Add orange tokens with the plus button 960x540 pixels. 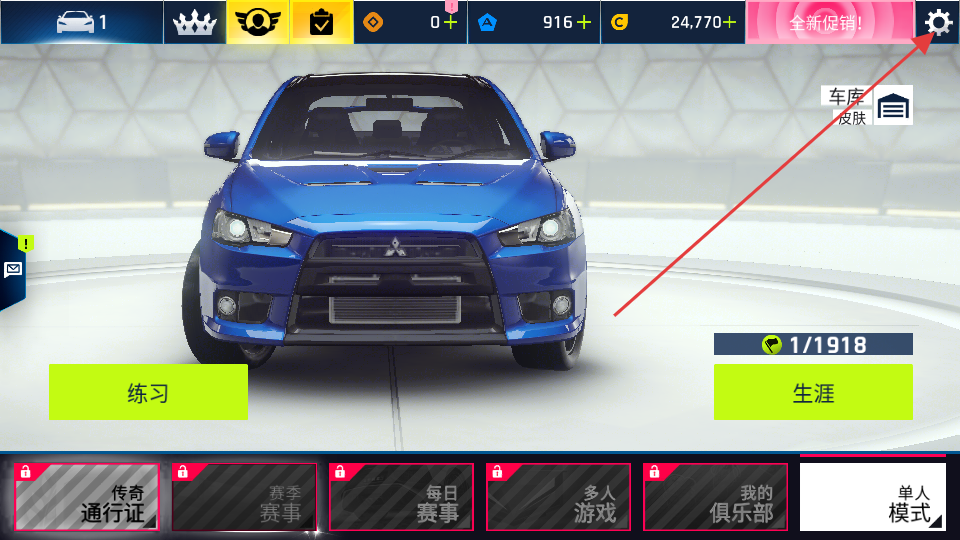point(451,22)
